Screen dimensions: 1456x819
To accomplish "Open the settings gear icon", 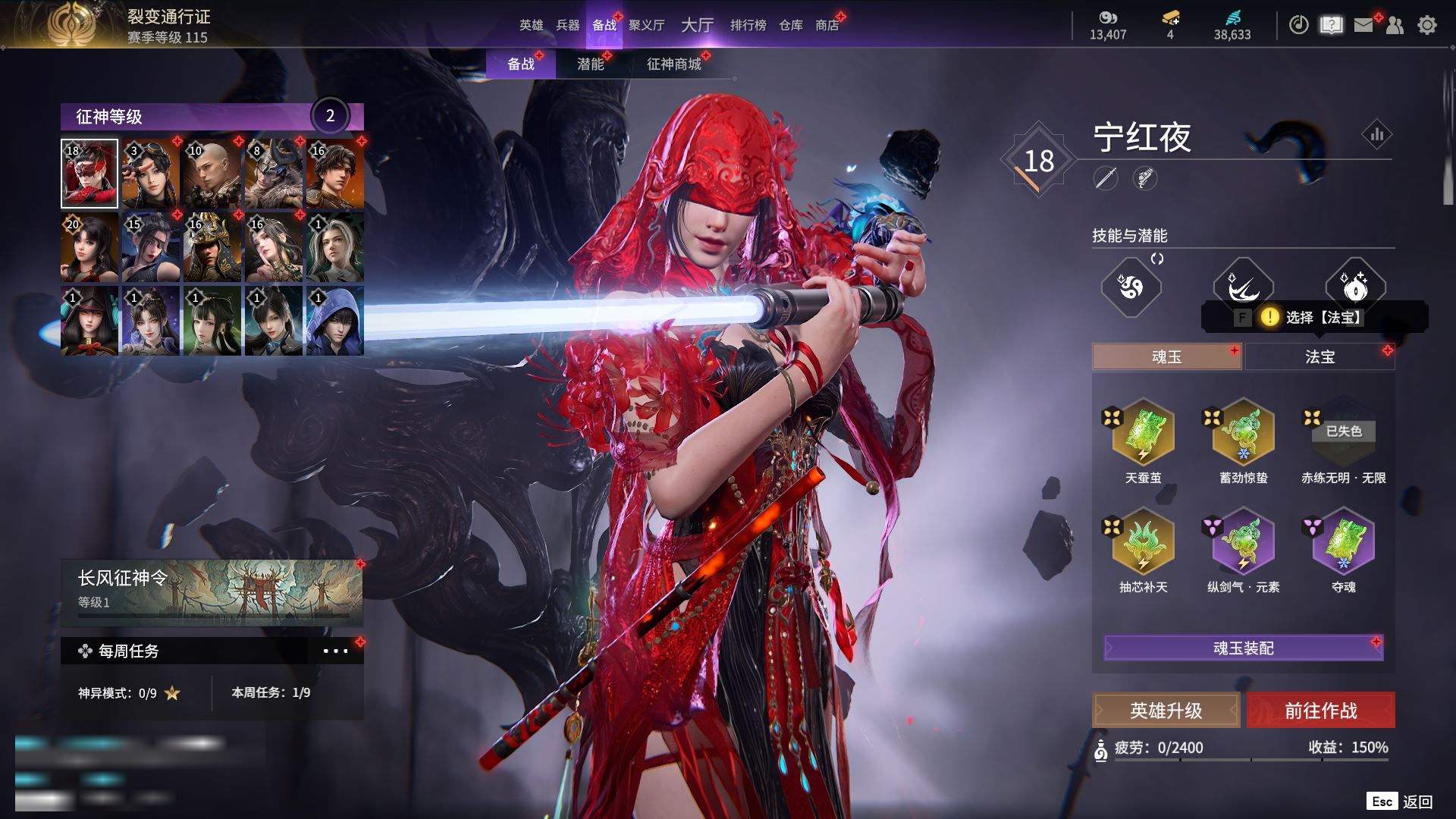I will (1426, 25).
